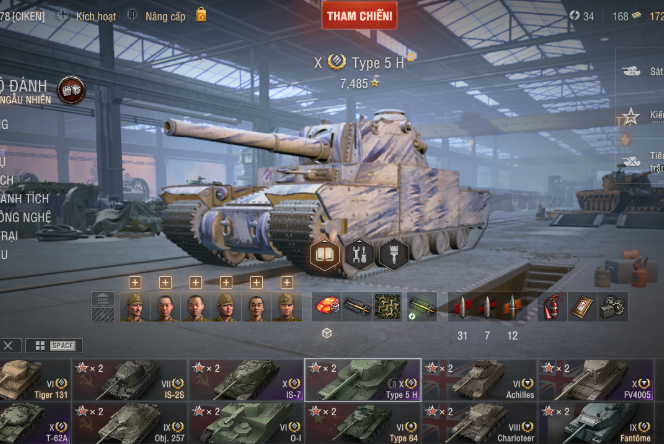Image resolution: width=664 pixels, height=444 pixels.
Task: Select the FV4005 tank tile
Action: (x=596, y=380)
